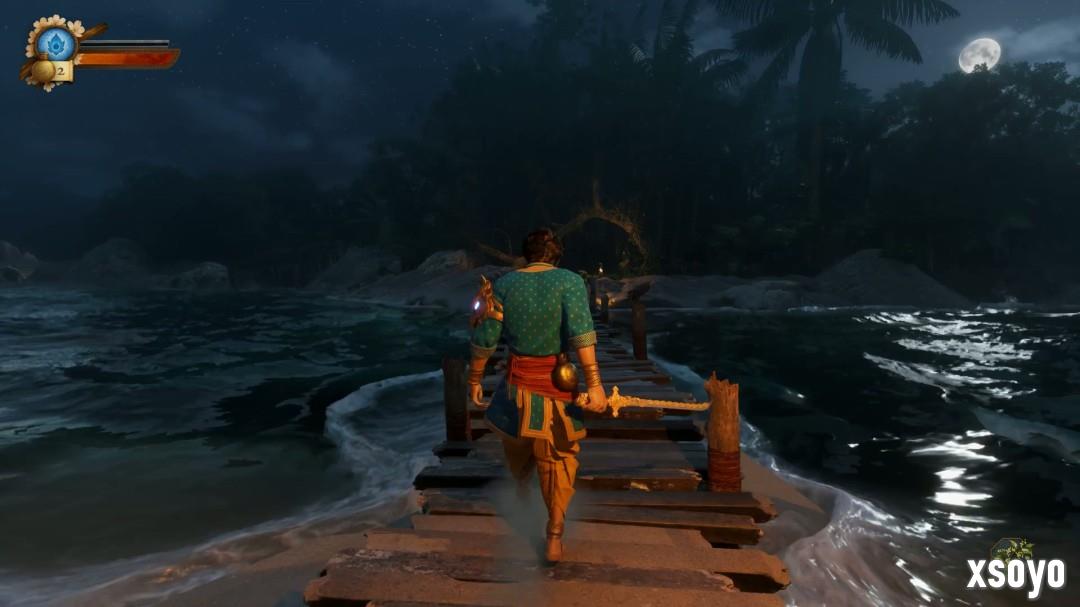Select the golden potion flask icon
The image size is (1080, 607).
pos(43,71)
